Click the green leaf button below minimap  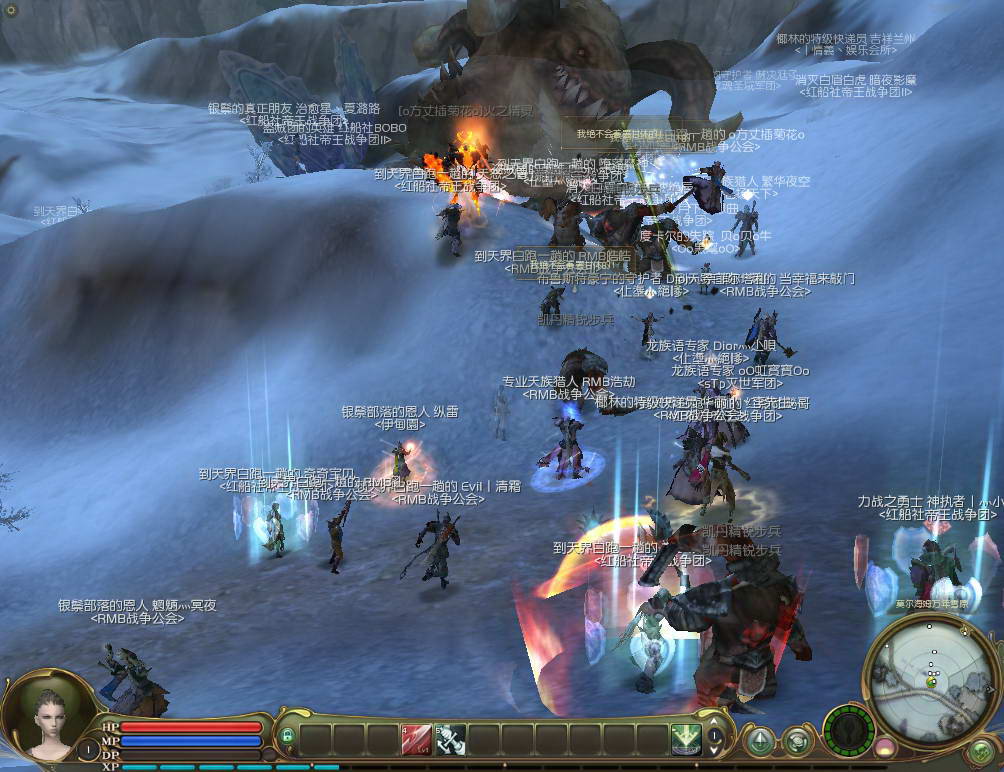coord(981,752)
